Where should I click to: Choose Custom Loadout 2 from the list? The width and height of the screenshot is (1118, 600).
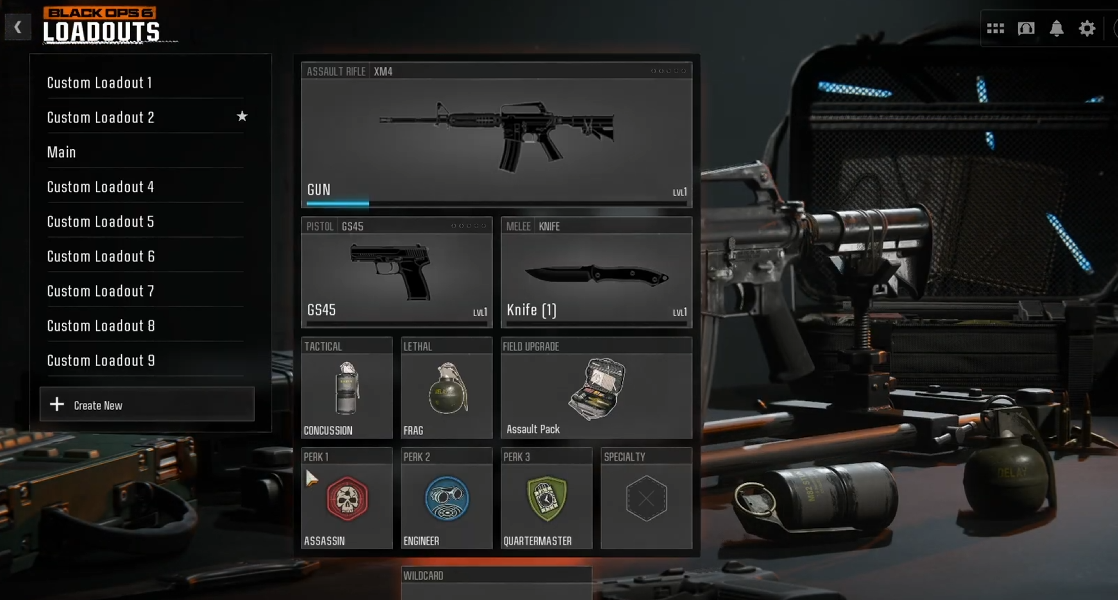(x=101, y=118)
